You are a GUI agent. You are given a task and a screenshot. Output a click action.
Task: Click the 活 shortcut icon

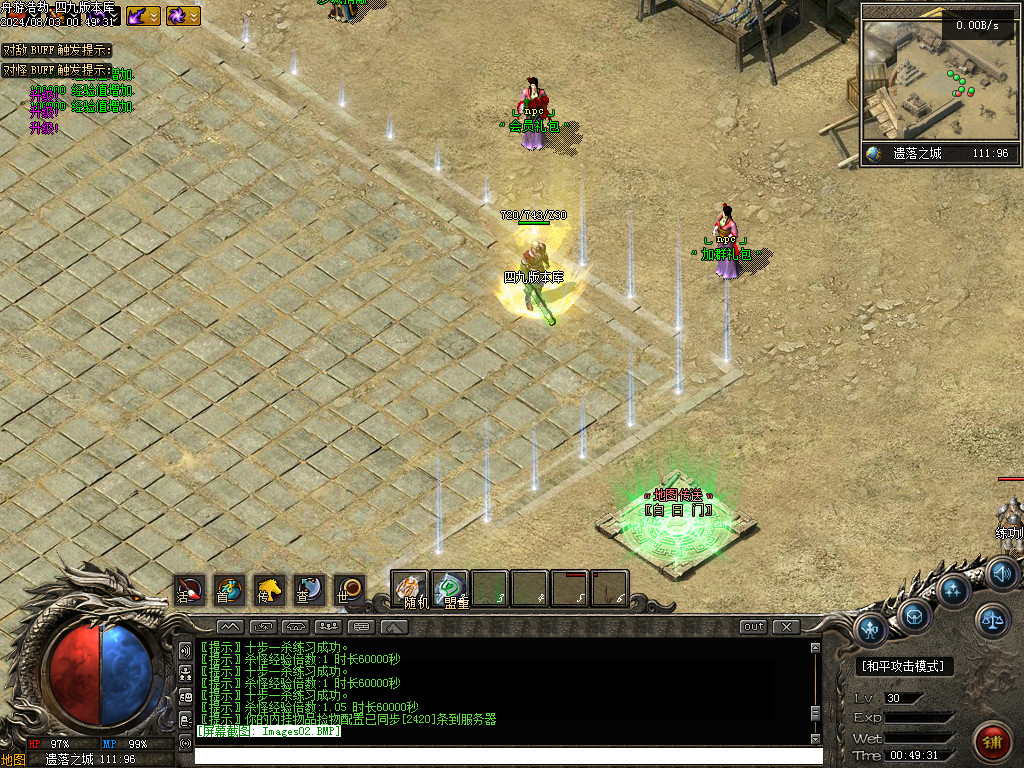coord(189,589)
